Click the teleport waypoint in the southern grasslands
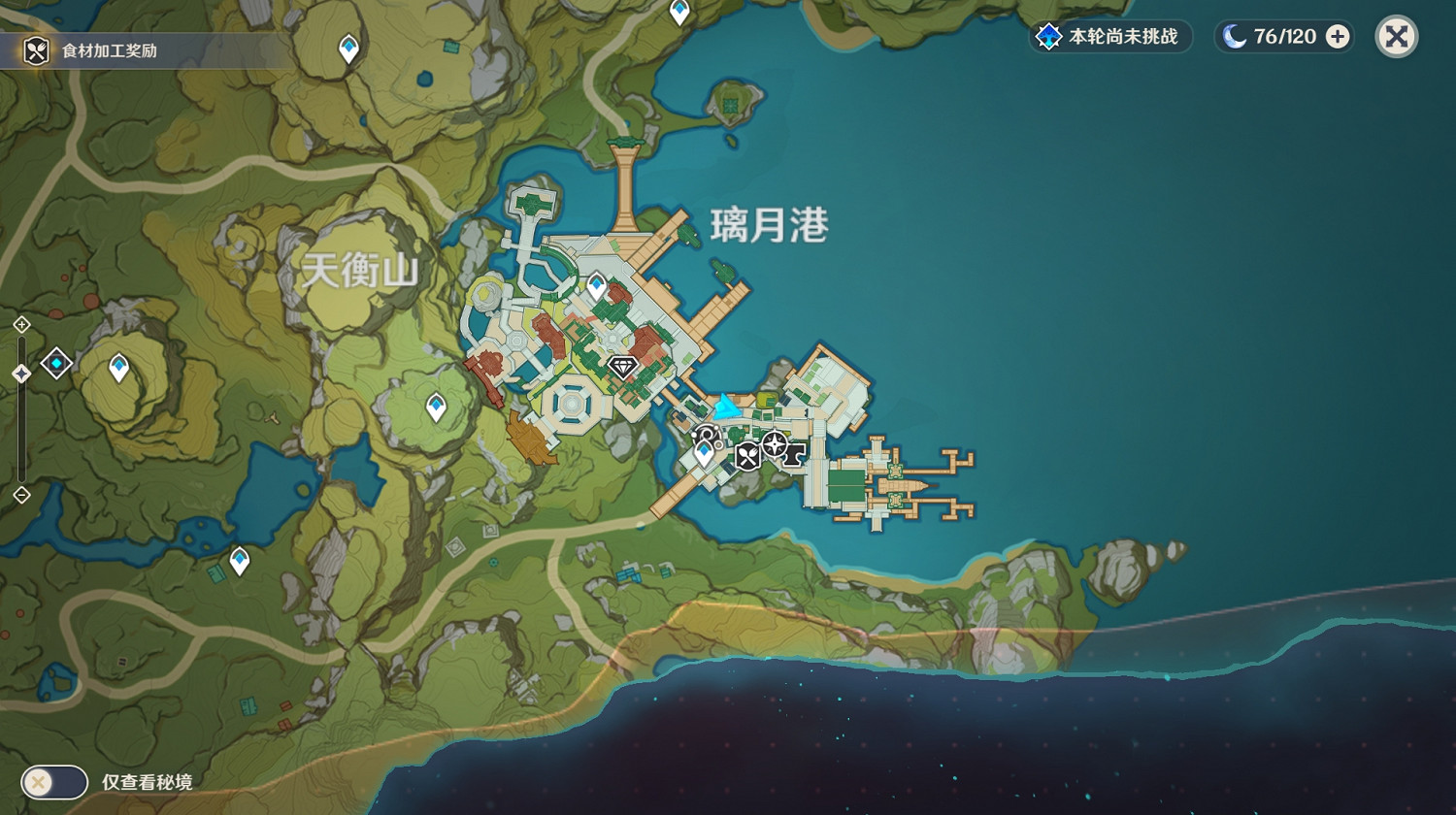Image resolution: width=1456 pixels, height=815 pixels. coord(238,560)
